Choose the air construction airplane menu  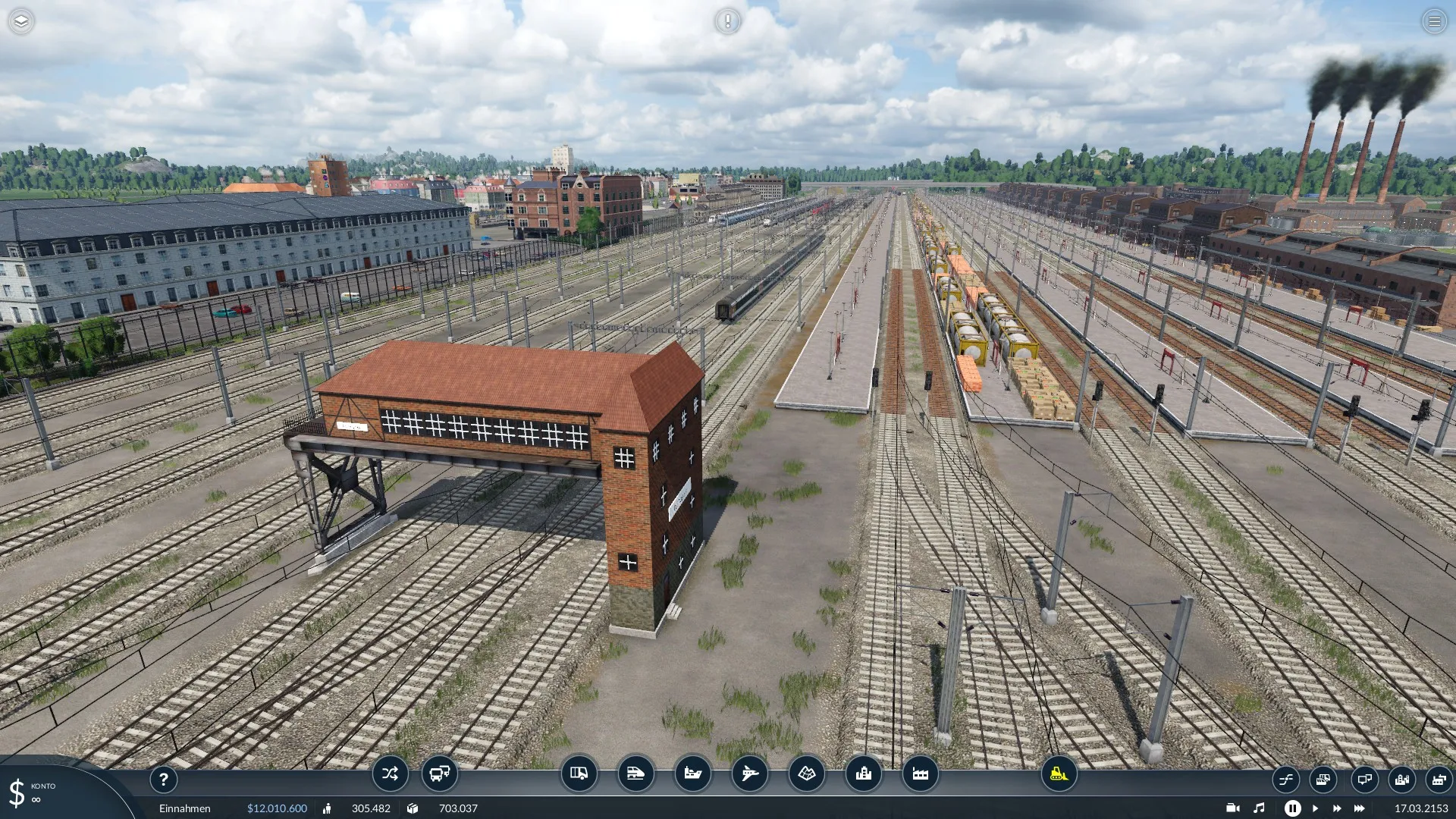pos(749,773)
